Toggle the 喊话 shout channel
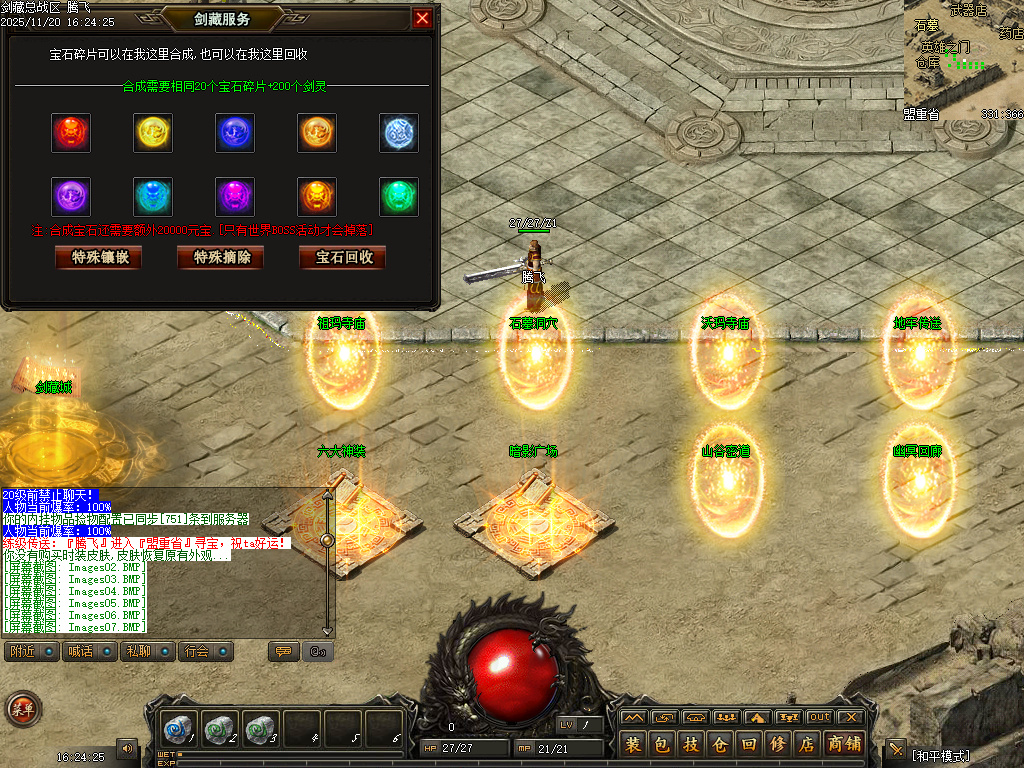This screenshot has width=1024, height=768. tap(91, 652)
